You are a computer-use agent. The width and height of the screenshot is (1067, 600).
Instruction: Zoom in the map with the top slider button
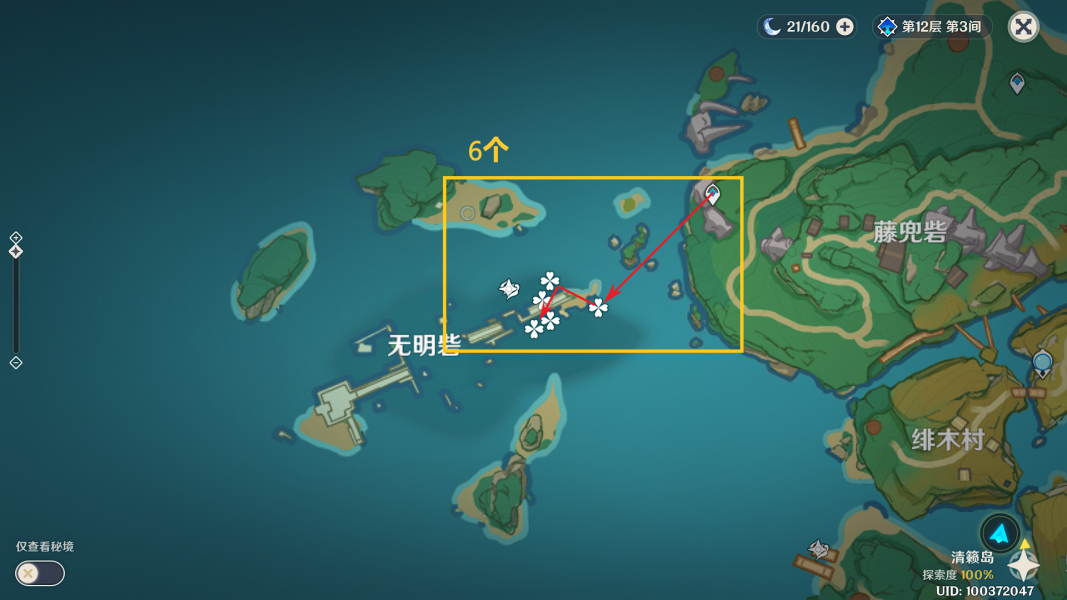point(16,237)
